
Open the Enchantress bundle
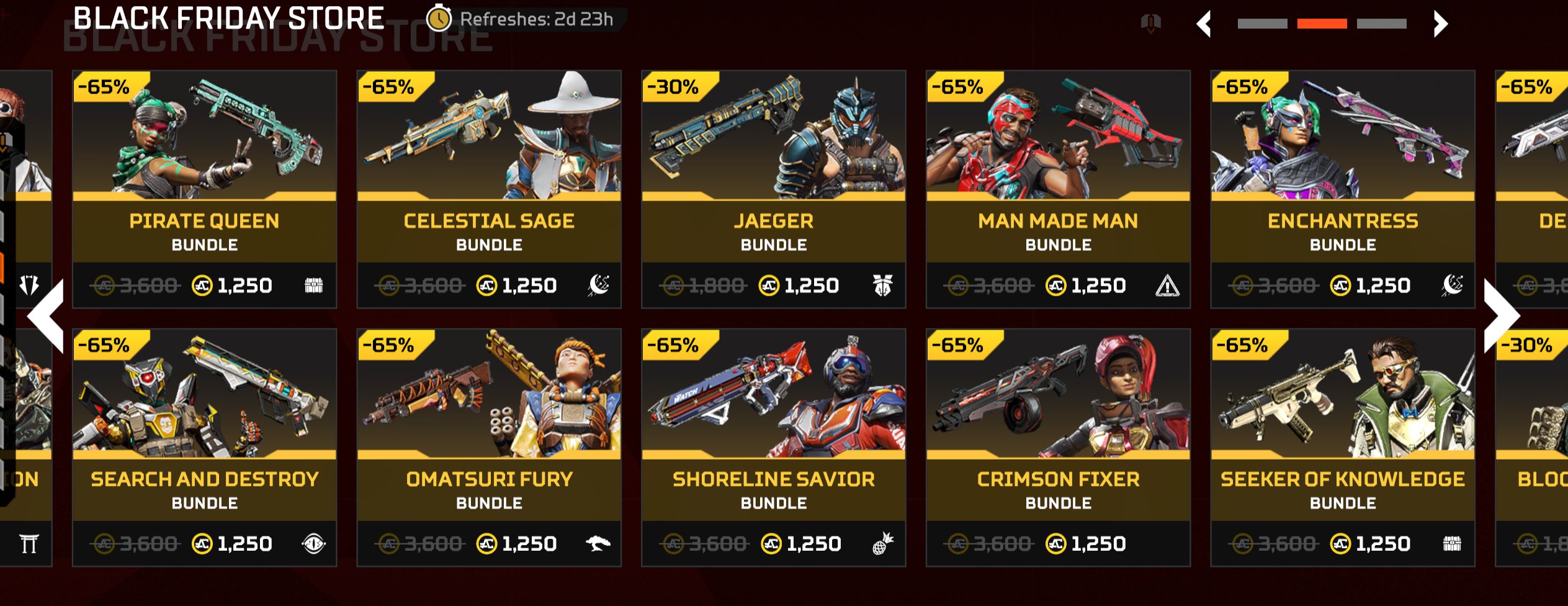1342,189
